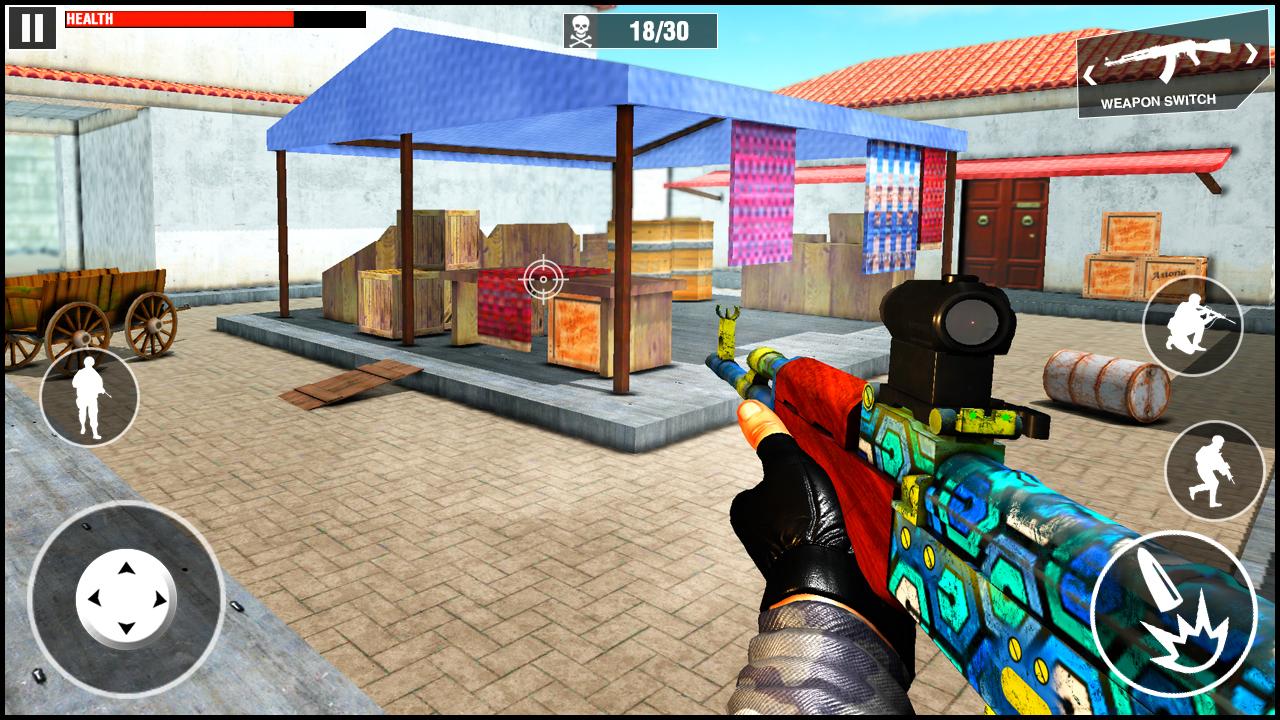Click the WEAPON SWITCH label
Image resolution: width=1280 pixels, height=720 pixels.
pos(1158,101)
